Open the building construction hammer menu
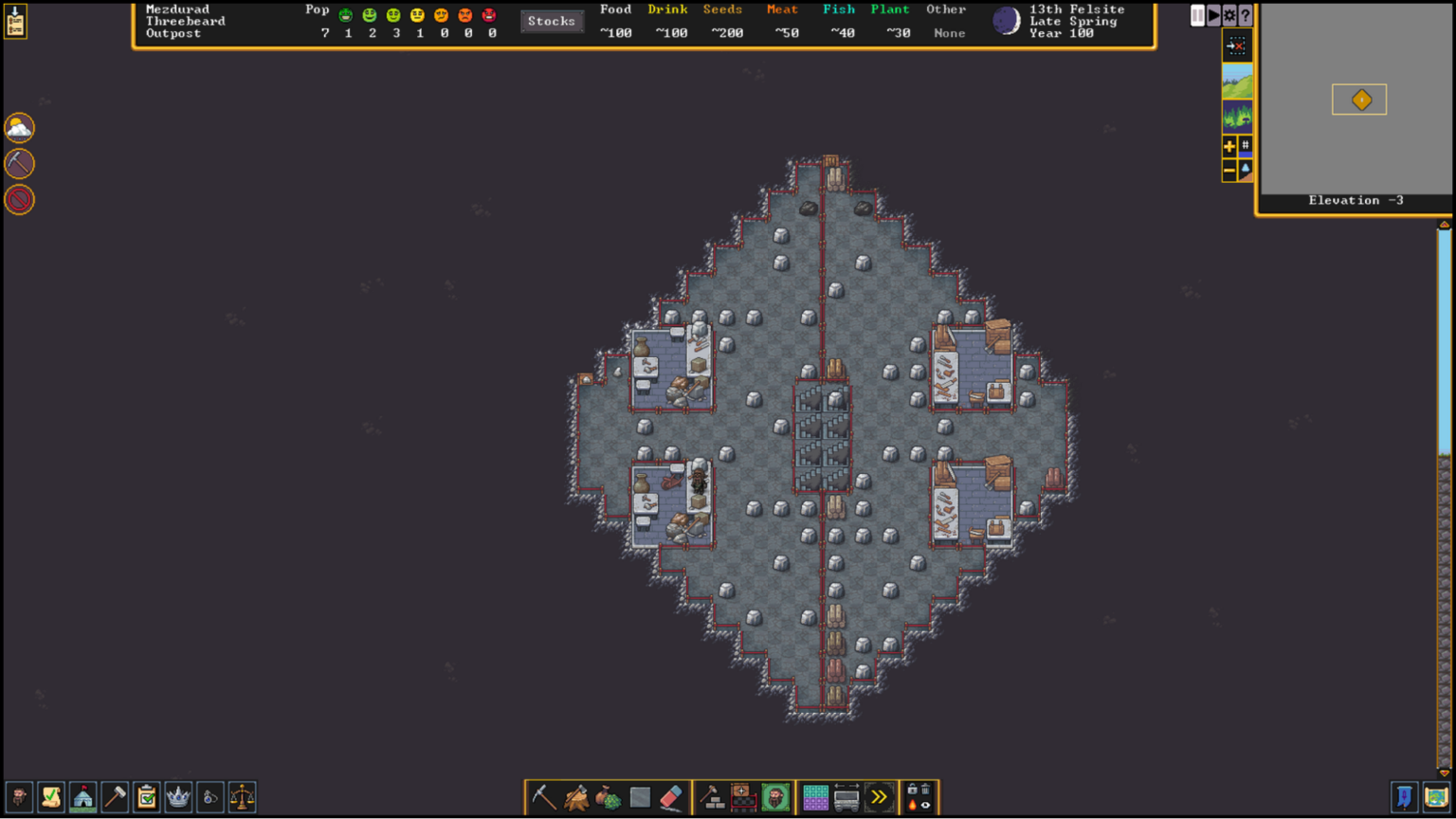 712,797
